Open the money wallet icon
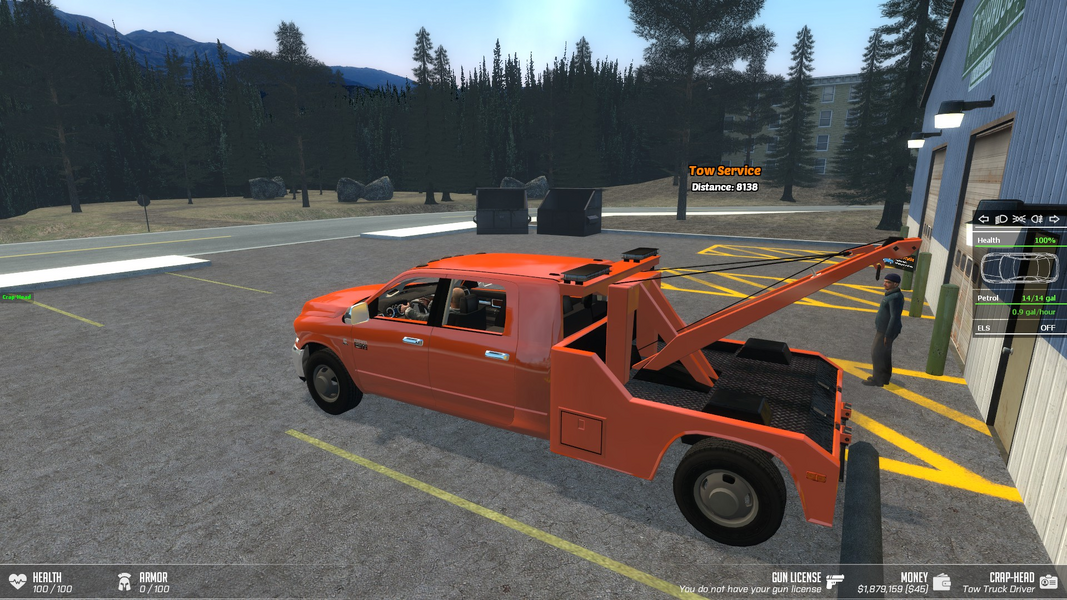Viewport: 1067px width, 600px height. pyautogui.click(x=942, y=581)
